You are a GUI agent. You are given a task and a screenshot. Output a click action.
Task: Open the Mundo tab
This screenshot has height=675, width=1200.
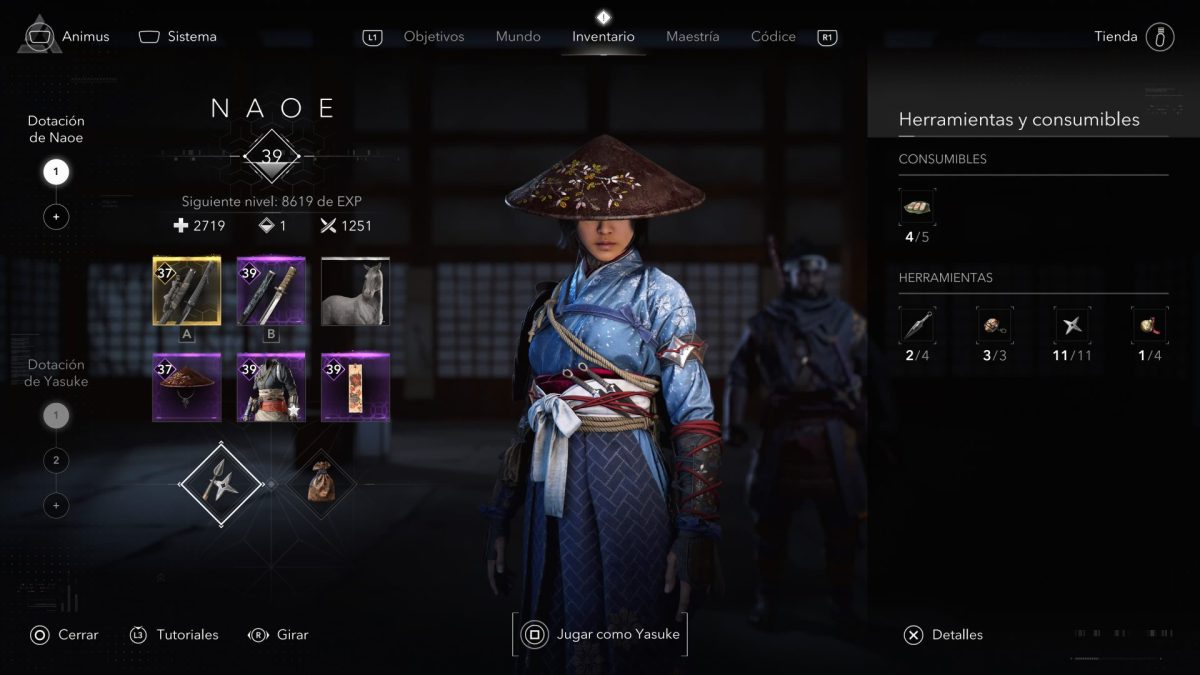point(518,37)
